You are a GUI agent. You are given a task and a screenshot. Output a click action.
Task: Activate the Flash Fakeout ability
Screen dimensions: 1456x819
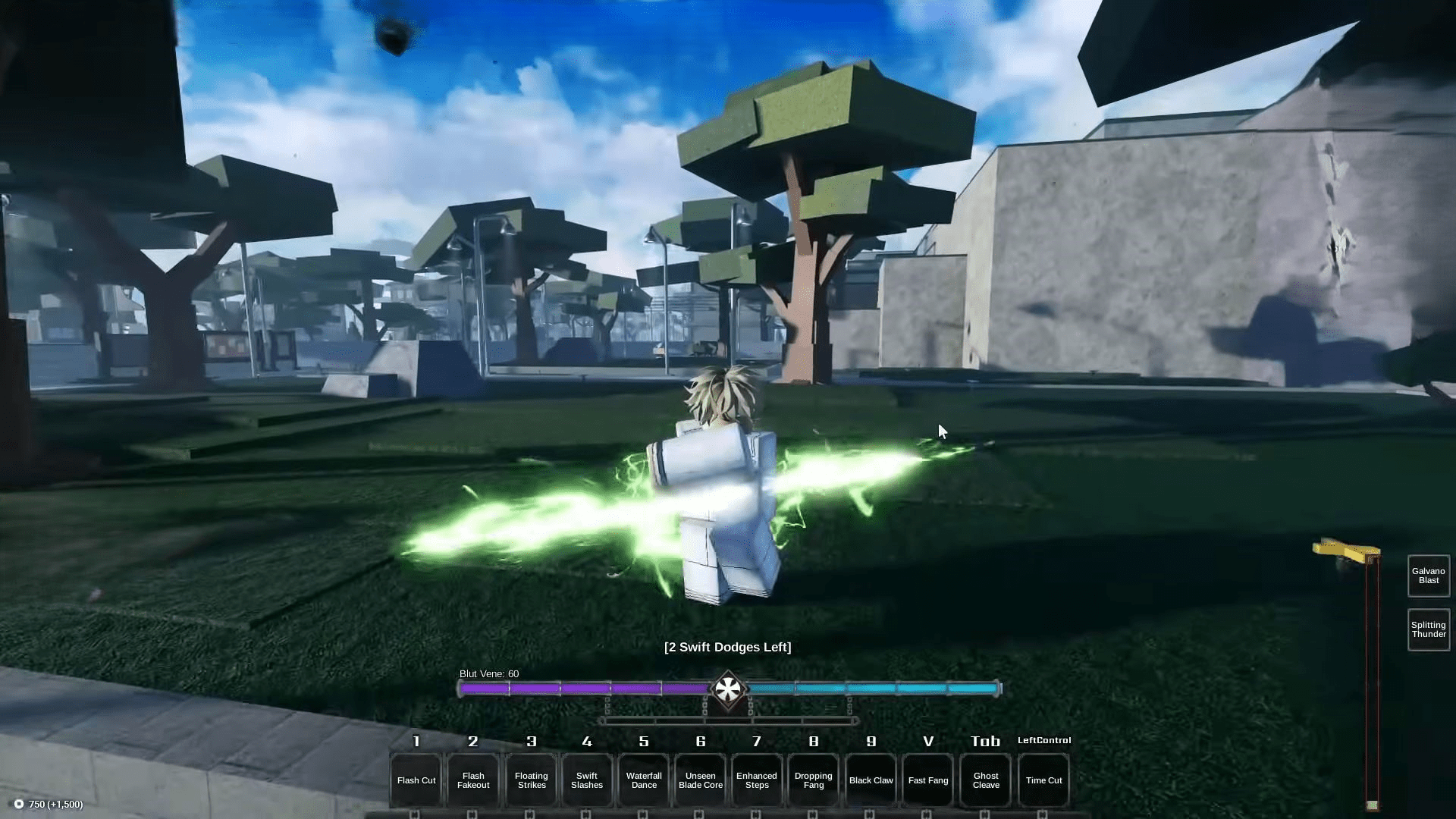[x=473, y=780]
